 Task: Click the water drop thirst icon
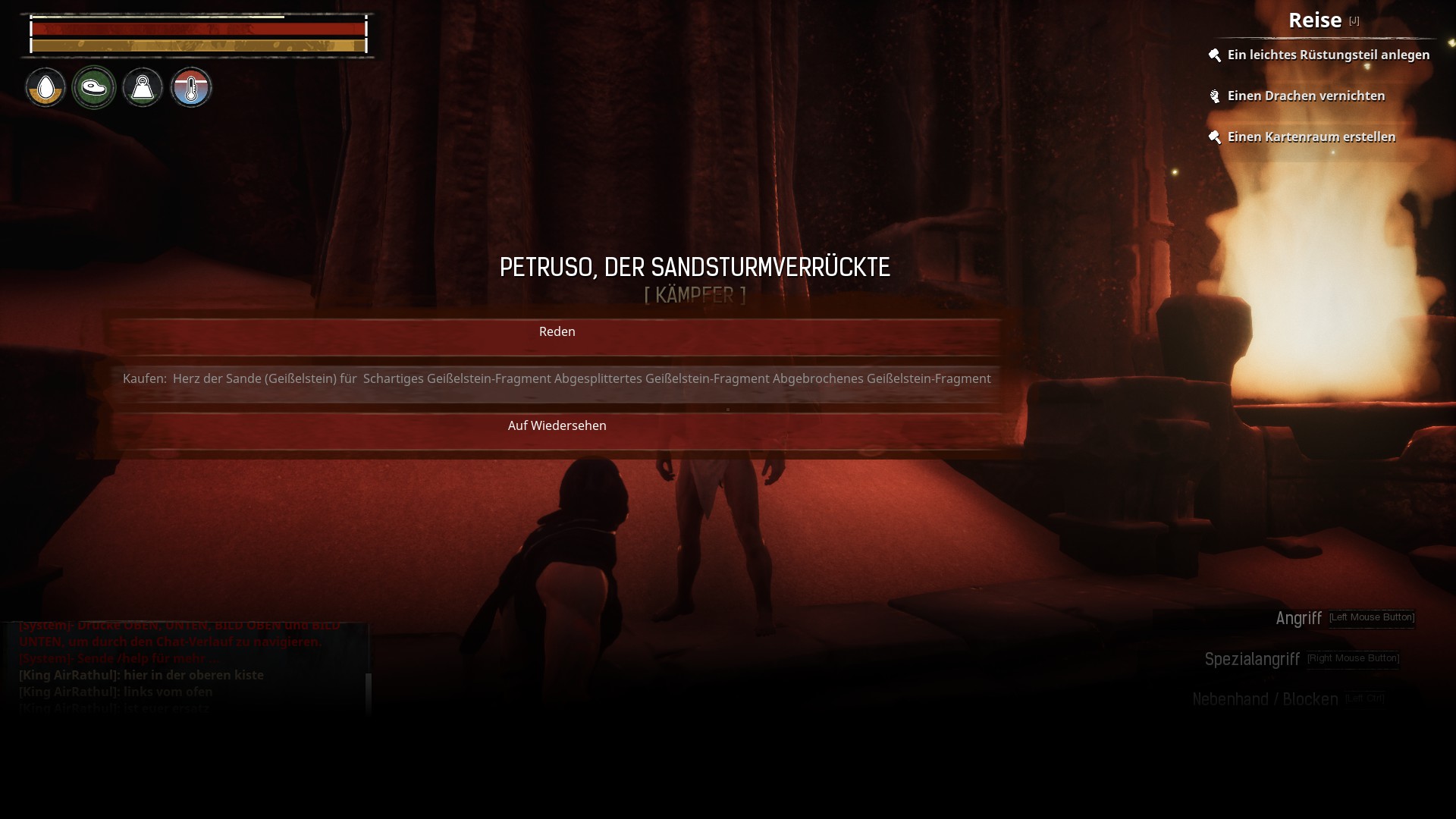pyautogui.click(x=45, y=88)
